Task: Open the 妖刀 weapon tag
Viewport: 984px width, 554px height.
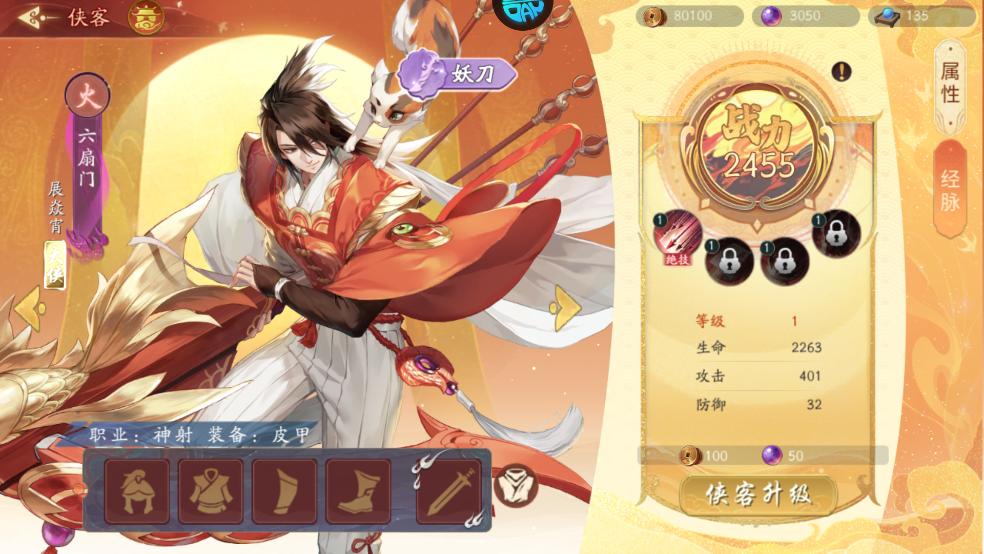Action: [x=457, y=73]
